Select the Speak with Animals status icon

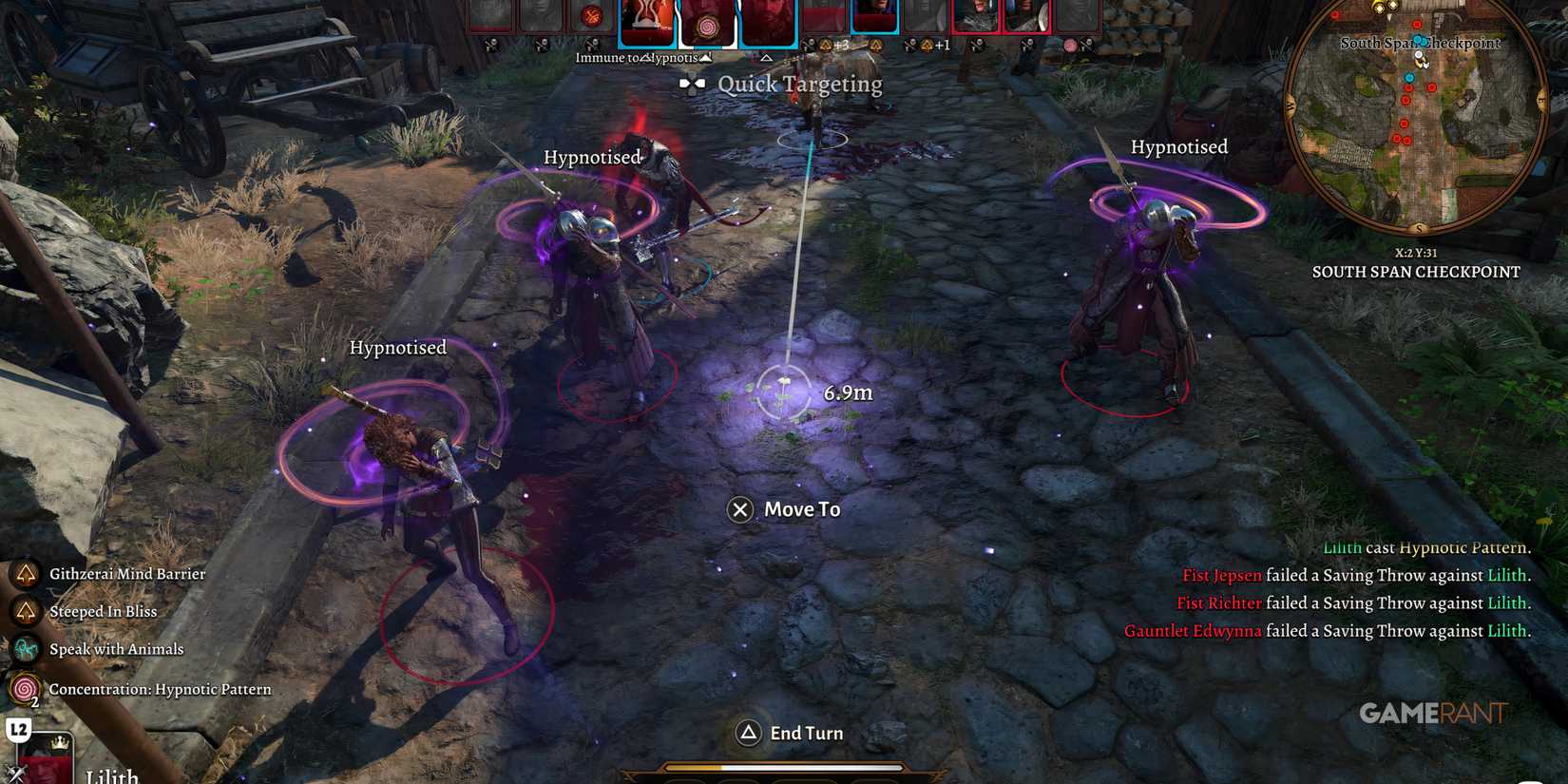point(24,649)
